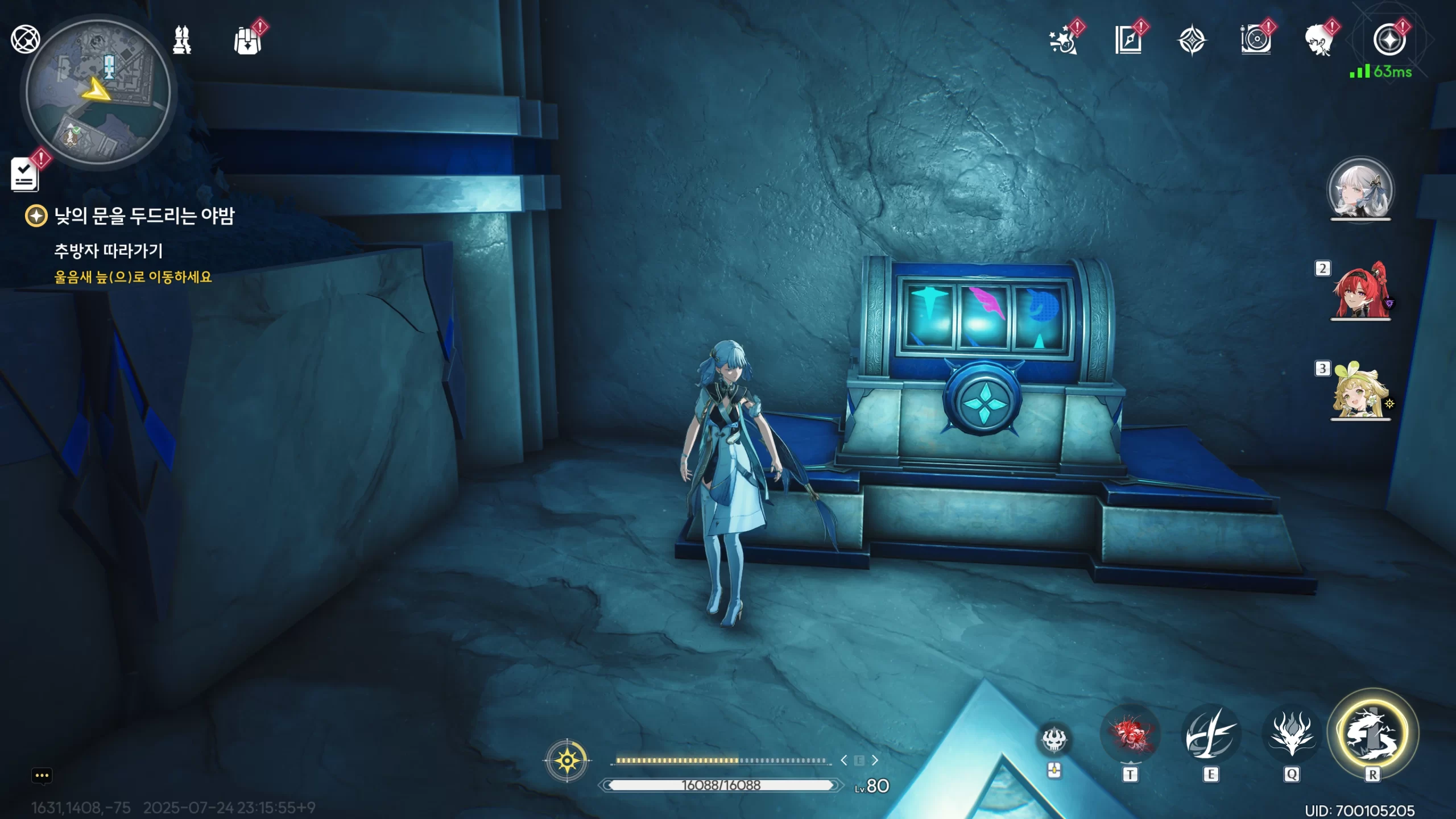The height and width of the screenshot is (819, 1456).
Task: Switch to the red-haired party member
Action: pos(1360,291)
